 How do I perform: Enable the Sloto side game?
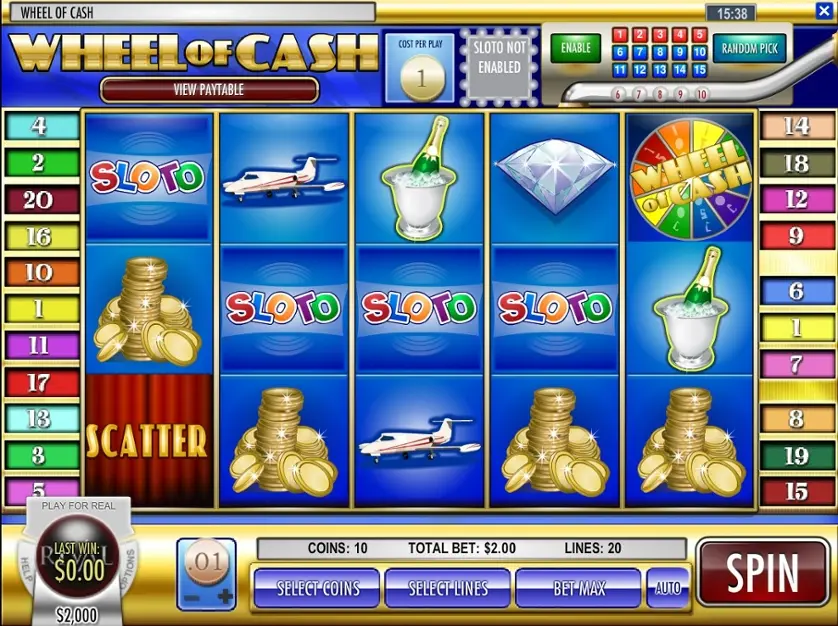[575, 48]
